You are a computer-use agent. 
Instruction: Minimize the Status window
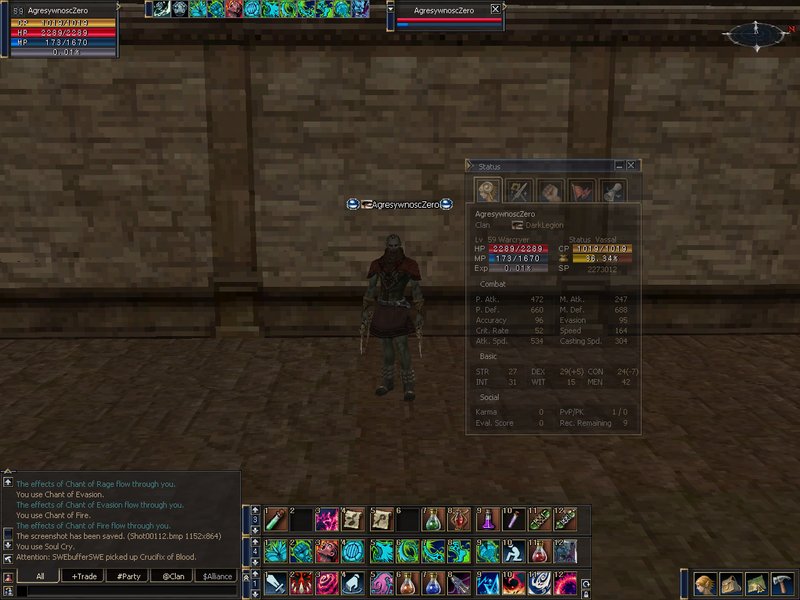pos(620,166)
